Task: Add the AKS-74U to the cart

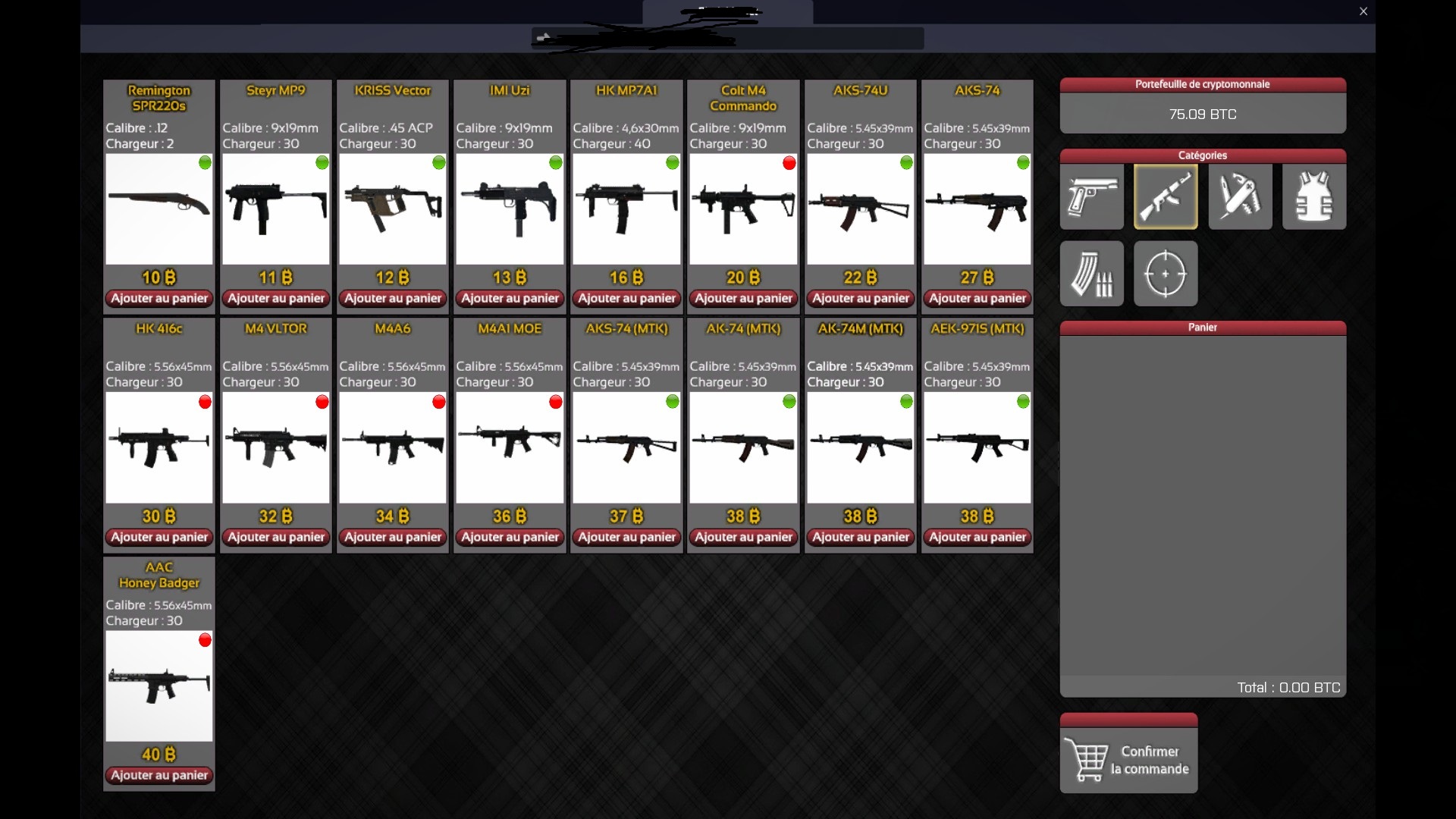Action: [x=861, y=299]
